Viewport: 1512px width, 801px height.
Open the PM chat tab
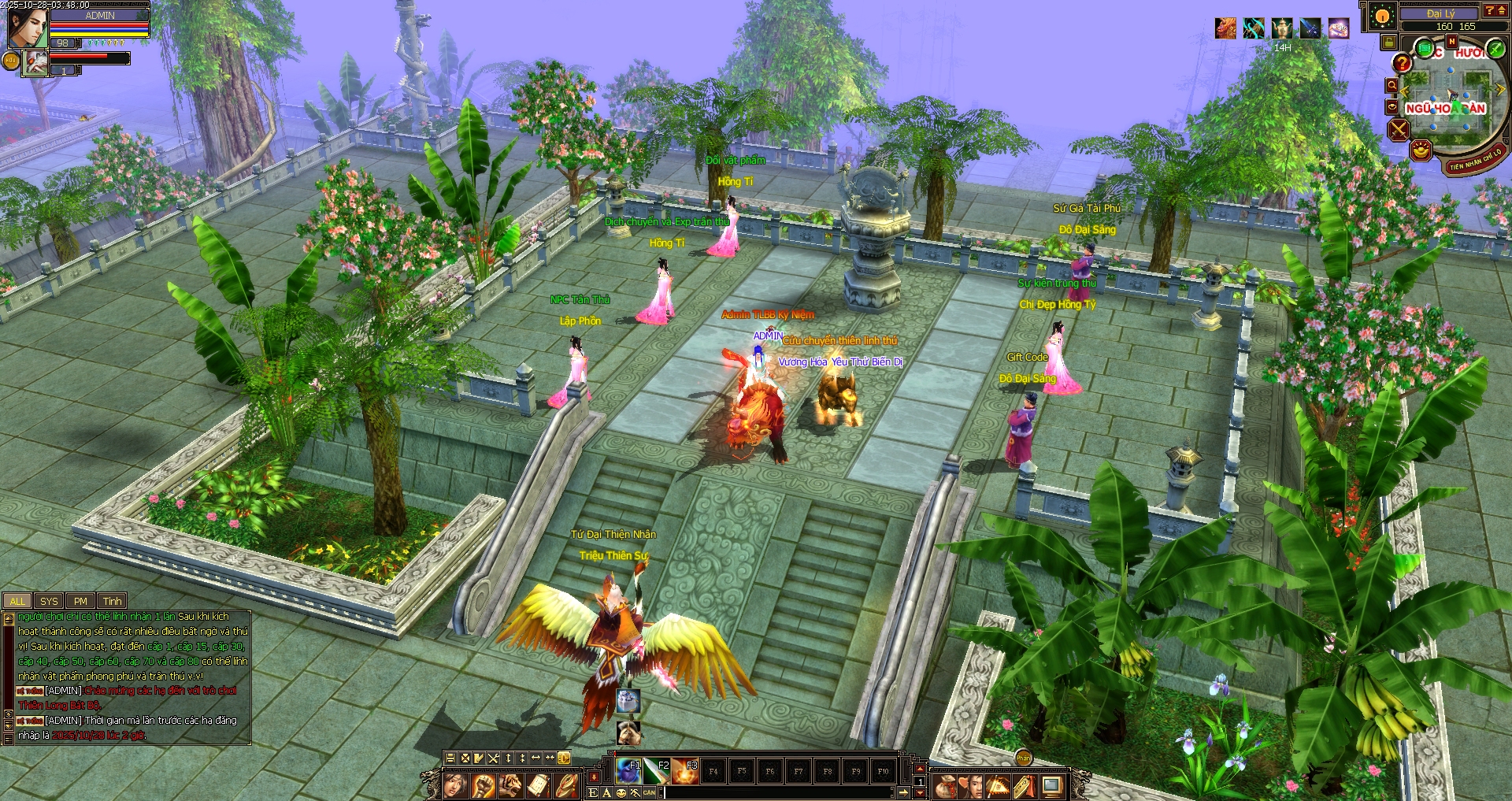tap(80, 601)
